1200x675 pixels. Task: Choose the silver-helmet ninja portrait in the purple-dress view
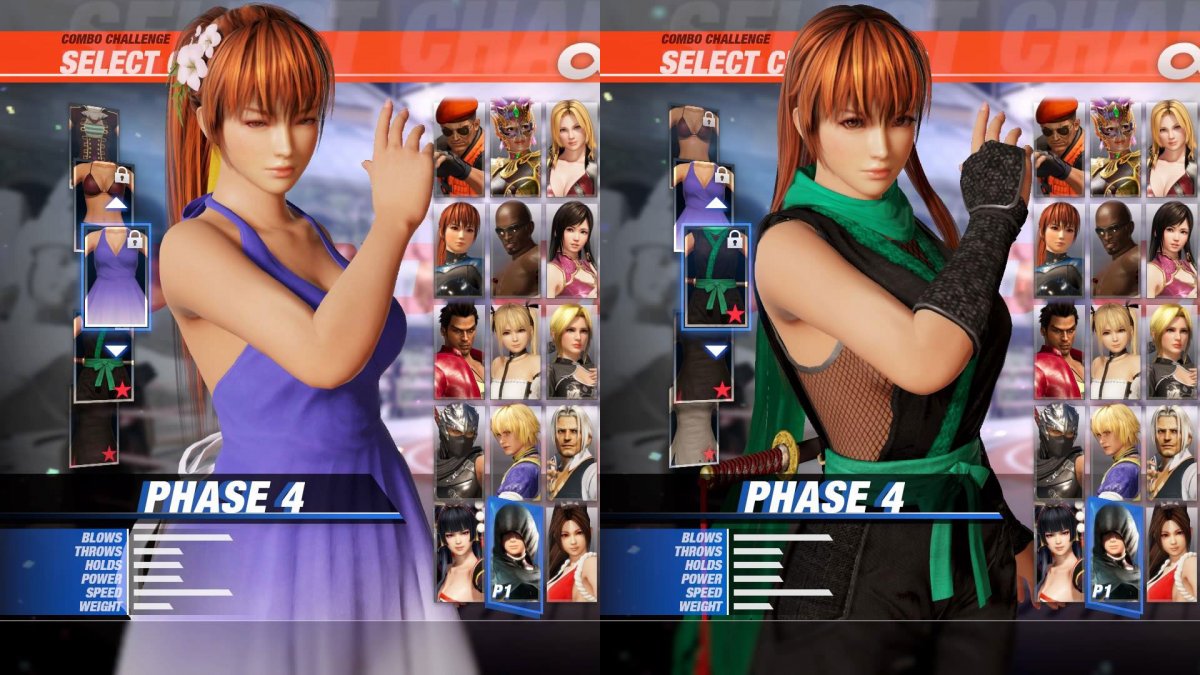click(459, 451)
